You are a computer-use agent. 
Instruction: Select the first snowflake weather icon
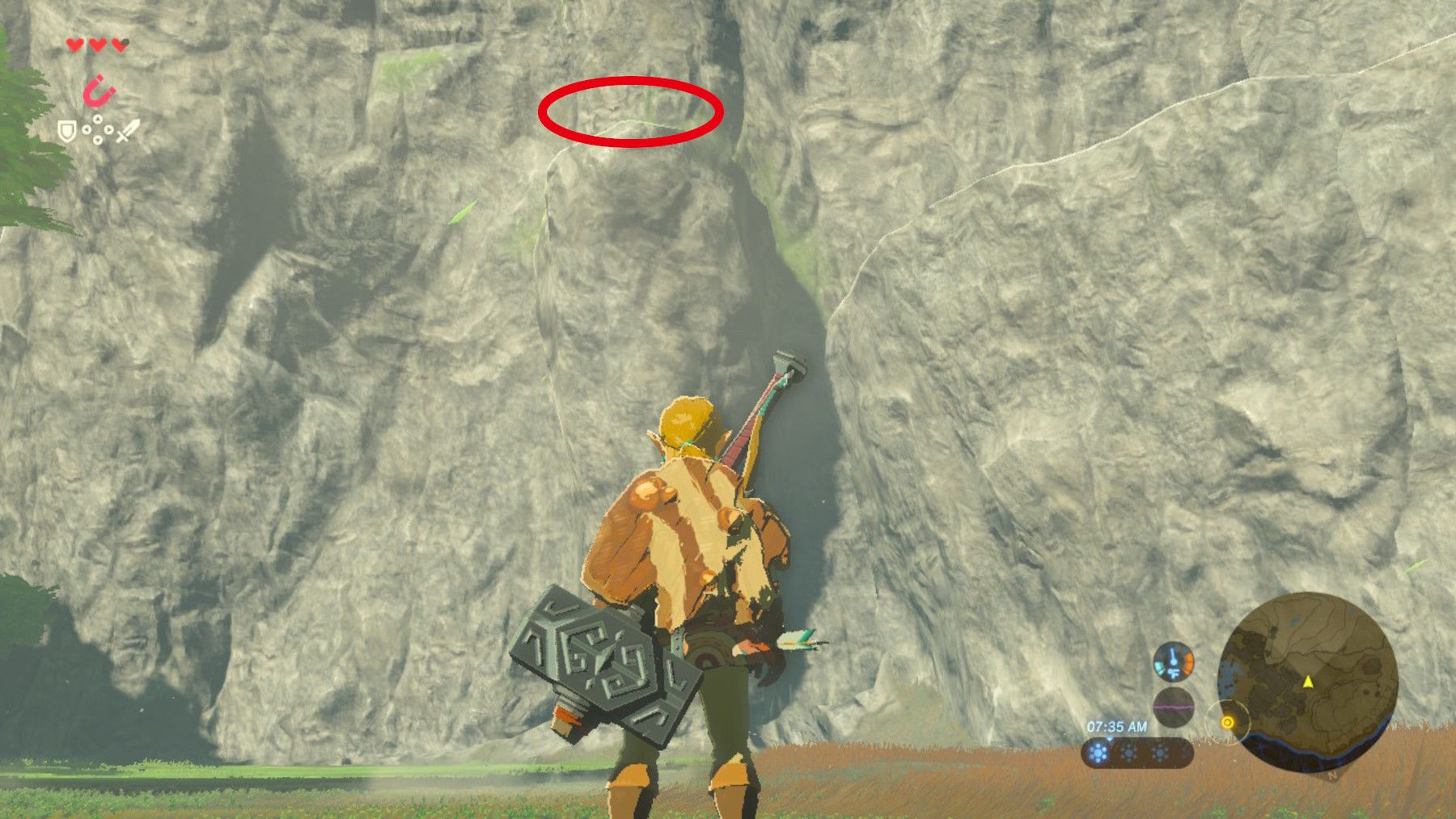1098,753
